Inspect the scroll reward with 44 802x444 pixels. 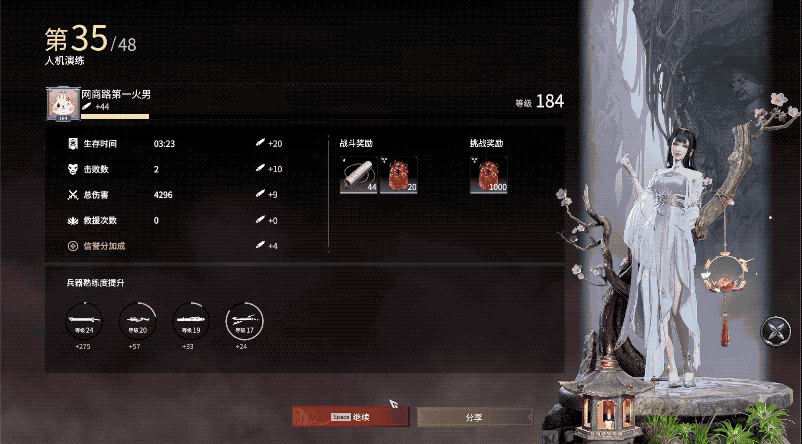(359, 174)
